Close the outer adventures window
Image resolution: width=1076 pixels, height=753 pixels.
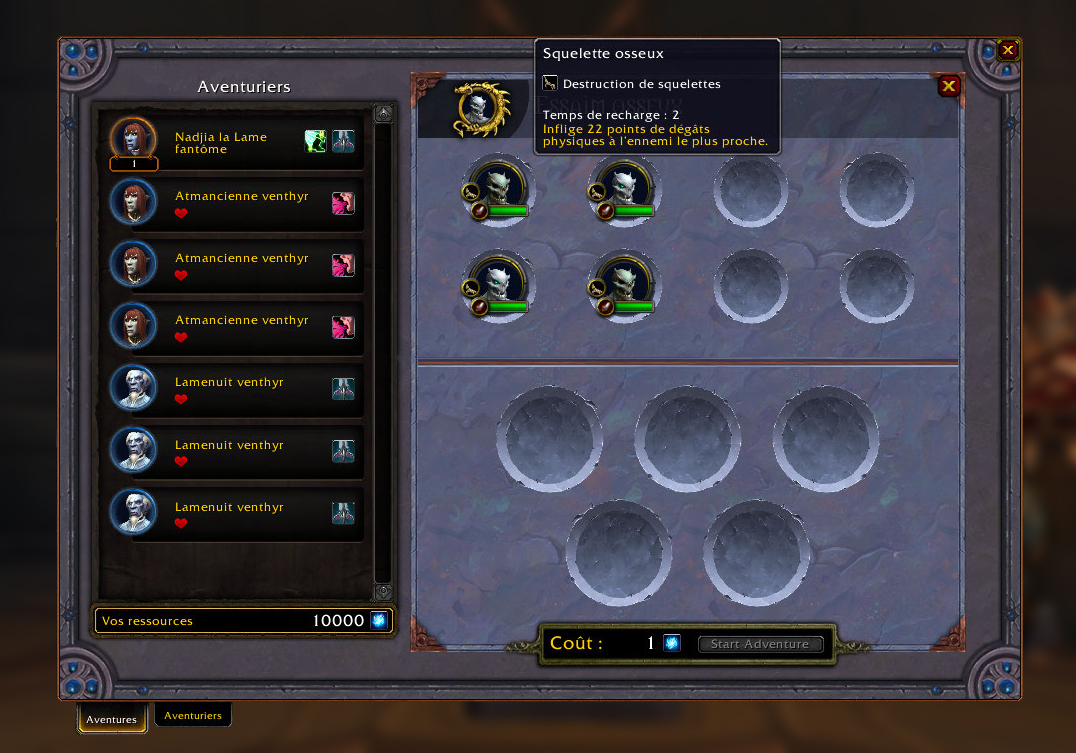click(1008, 50)
